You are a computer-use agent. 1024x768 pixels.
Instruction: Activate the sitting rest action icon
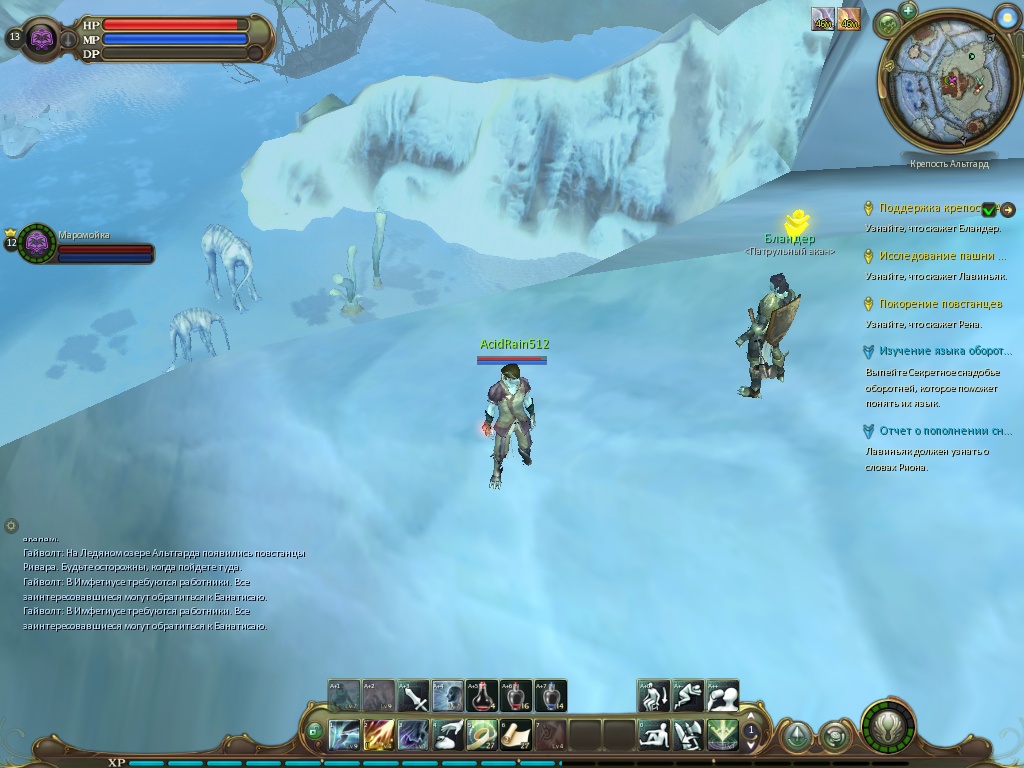[654, 735]
